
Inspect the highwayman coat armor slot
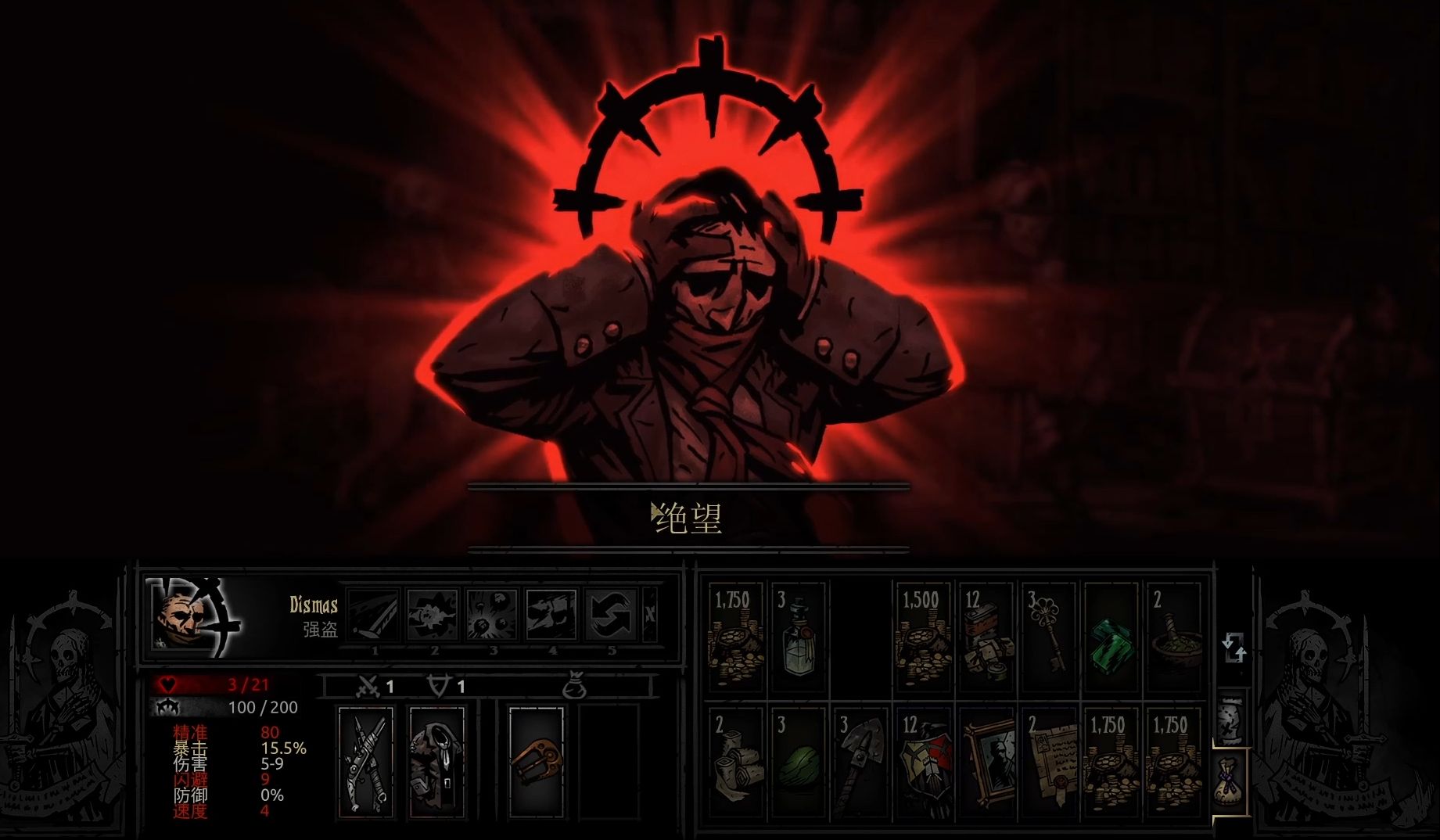[x=436, y=761]
